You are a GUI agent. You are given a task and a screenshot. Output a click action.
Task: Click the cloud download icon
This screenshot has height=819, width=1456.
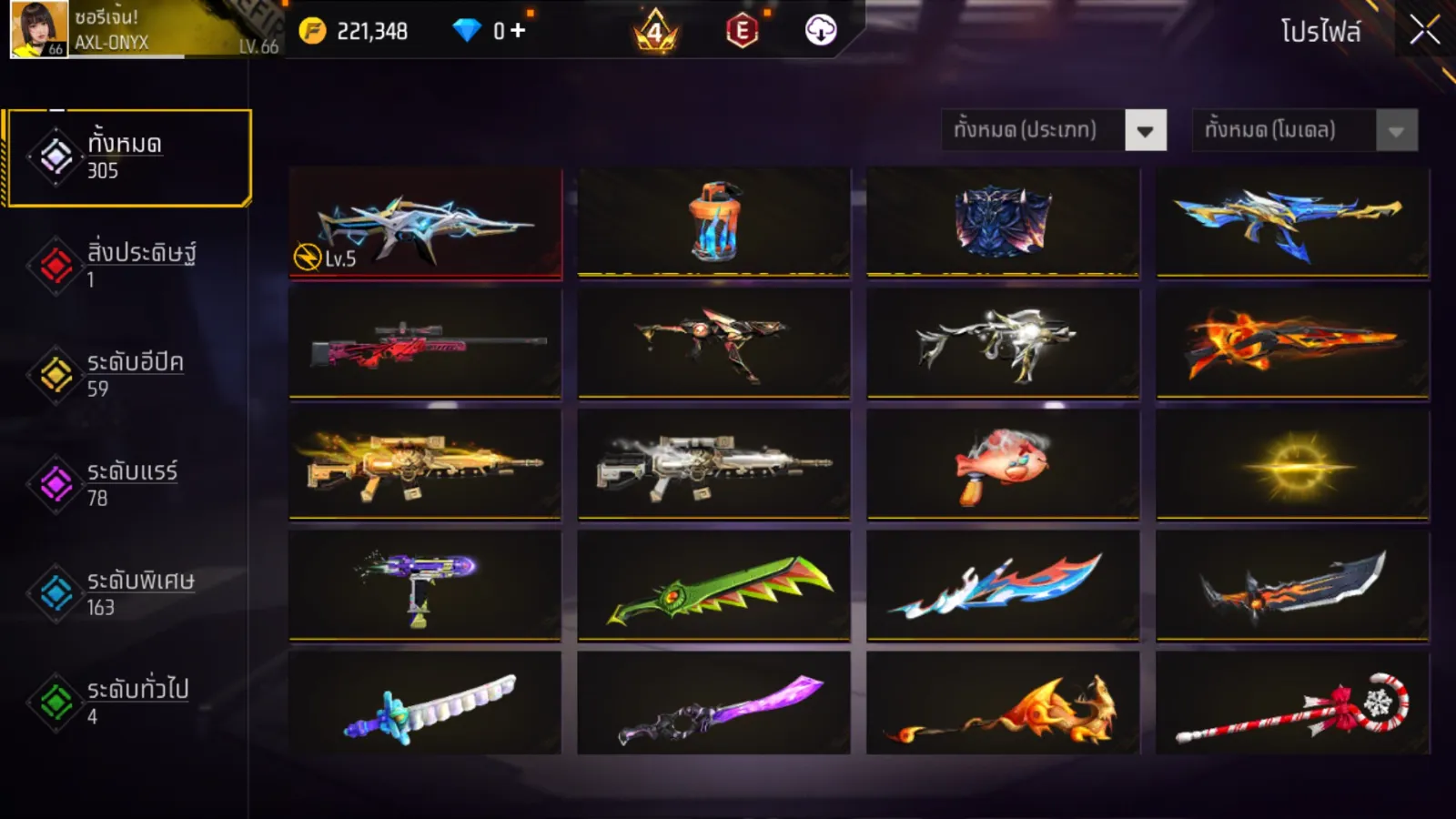point(820,31)
